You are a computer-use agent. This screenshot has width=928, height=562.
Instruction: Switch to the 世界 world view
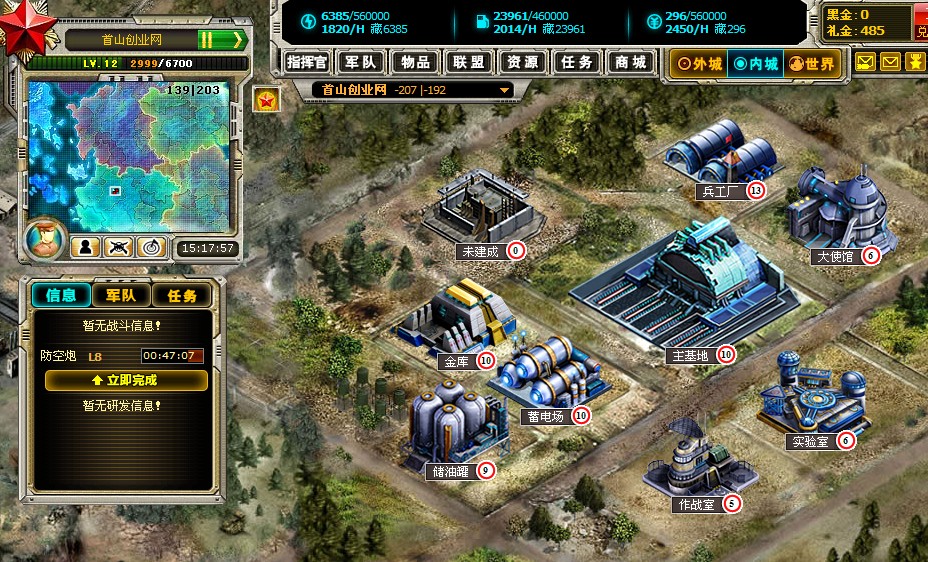811,64
